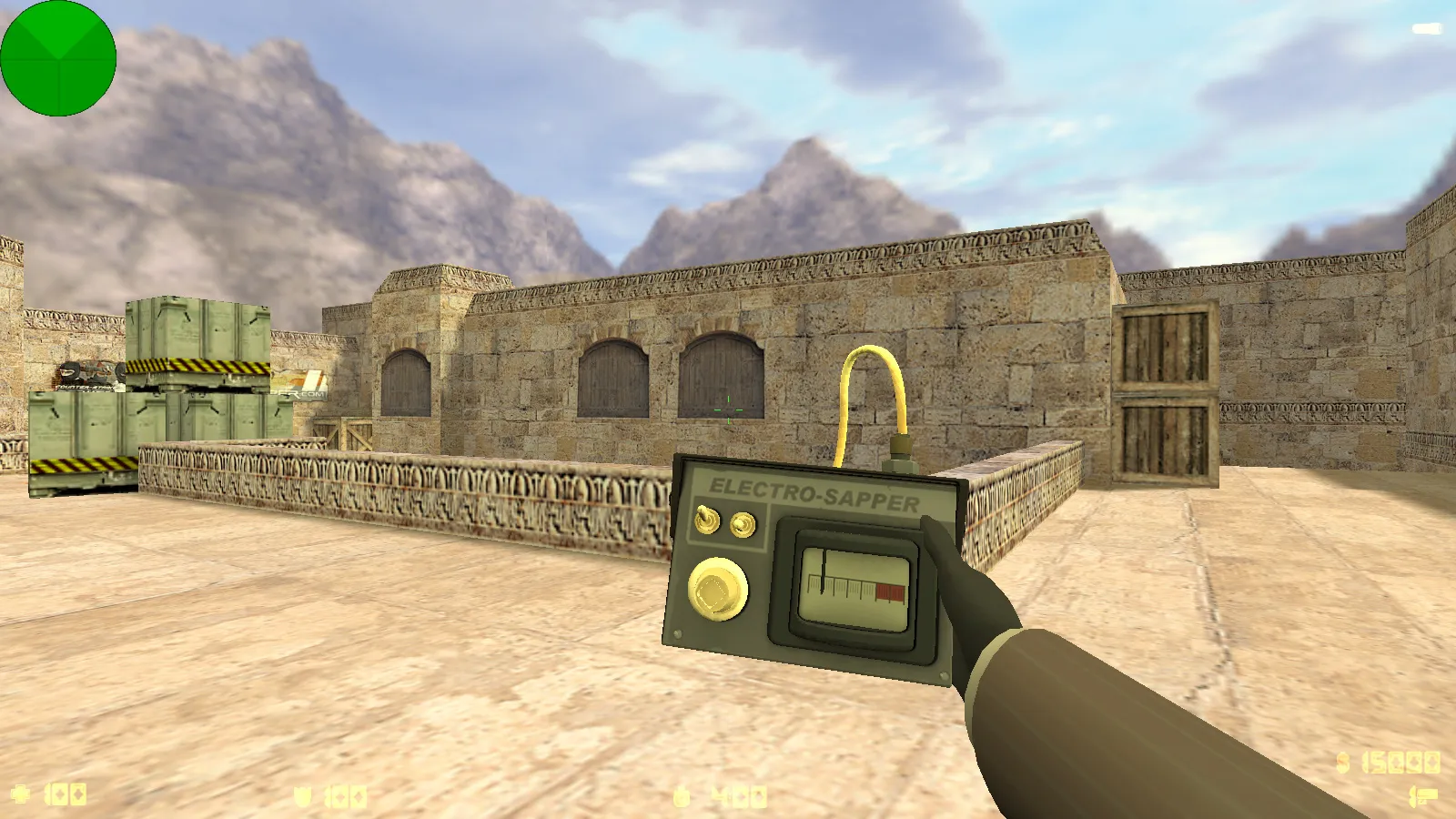Click the ELECTRO-SAPPER label on the device

812,491
